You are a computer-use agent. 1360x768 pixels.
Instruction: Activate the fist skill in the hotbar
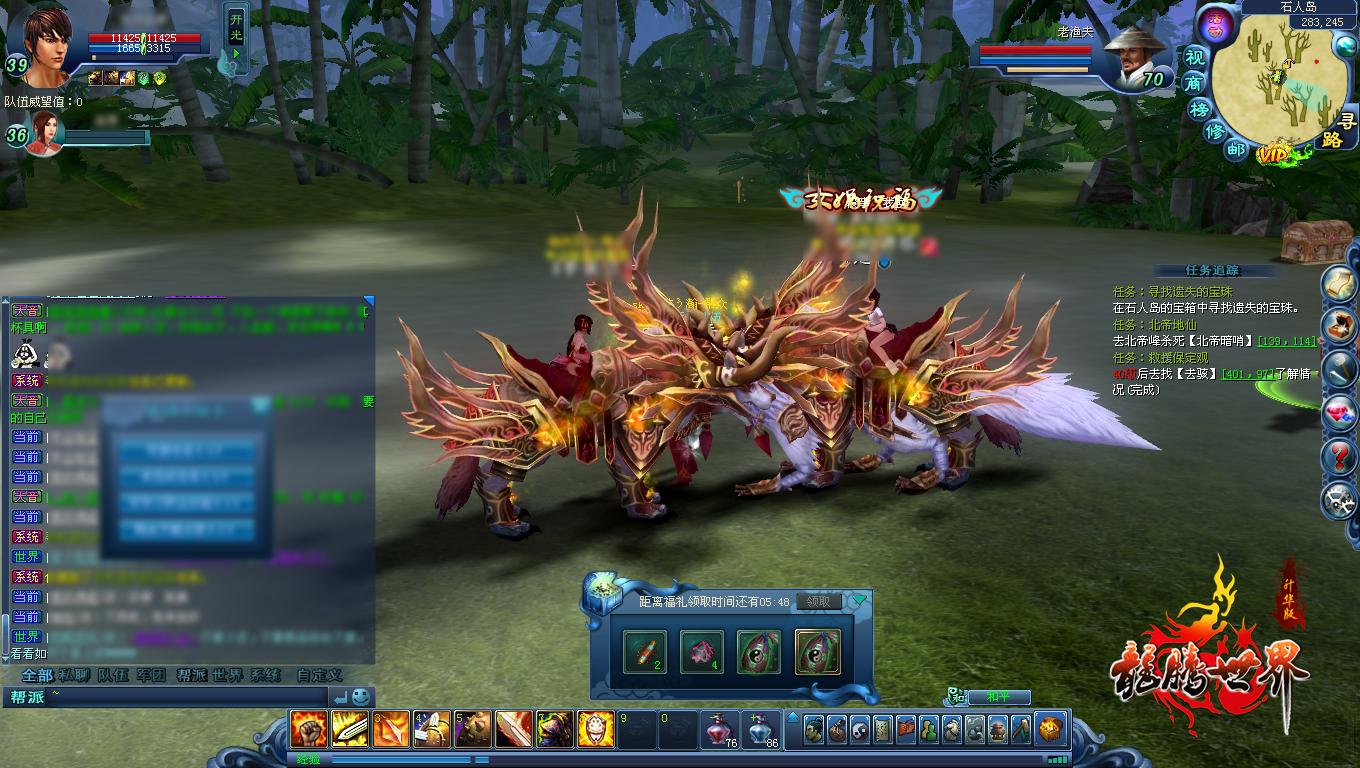point(308,728)
